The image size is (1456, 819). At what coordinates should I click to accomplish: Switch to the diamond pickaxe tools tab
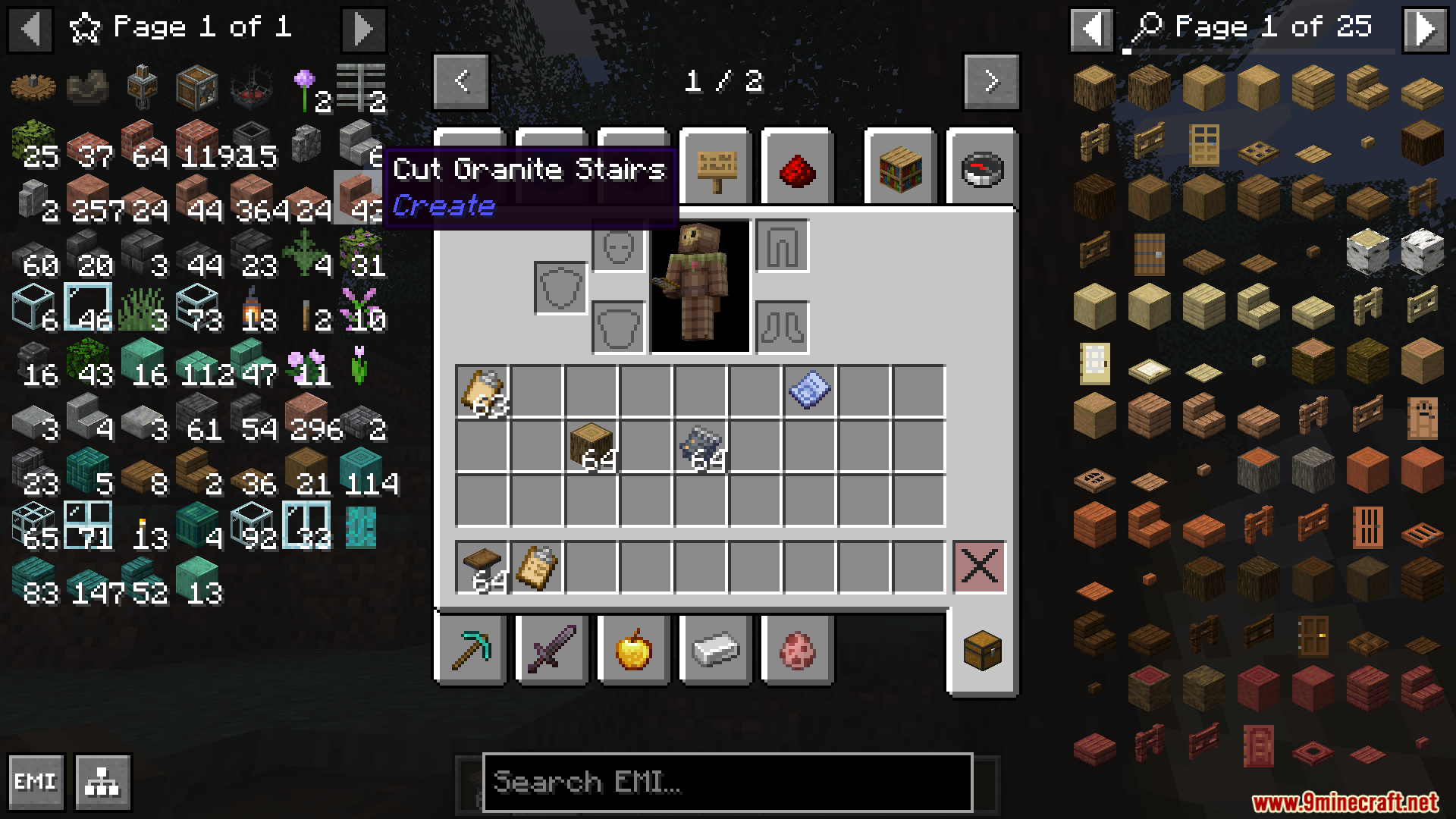click(x=470, y=651)
